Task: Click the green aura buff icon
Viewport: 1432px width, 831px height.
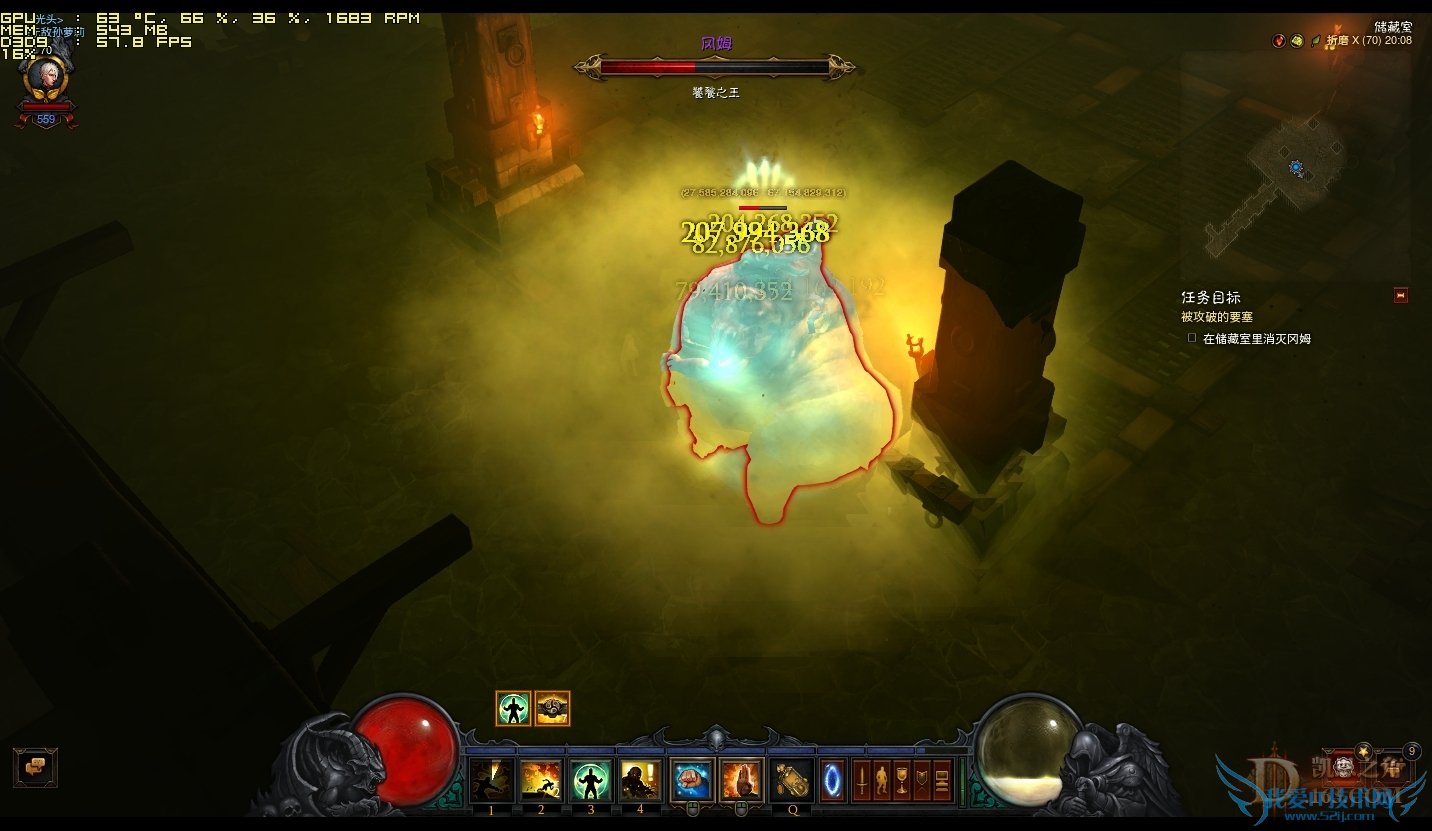Action: pyautogui.click(x=513, y=708)
